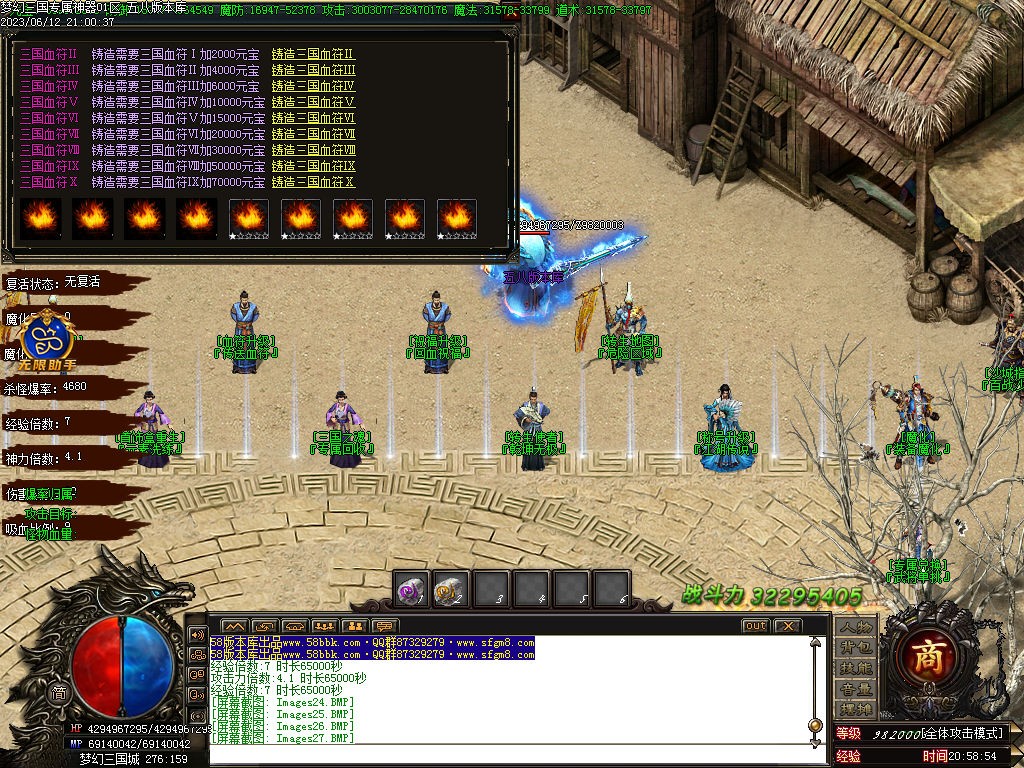The width and height of the screenshot is (1024, 768).
Task: Toggle the 全体攻击模式 attack mode label
Action: click(948, 733)
